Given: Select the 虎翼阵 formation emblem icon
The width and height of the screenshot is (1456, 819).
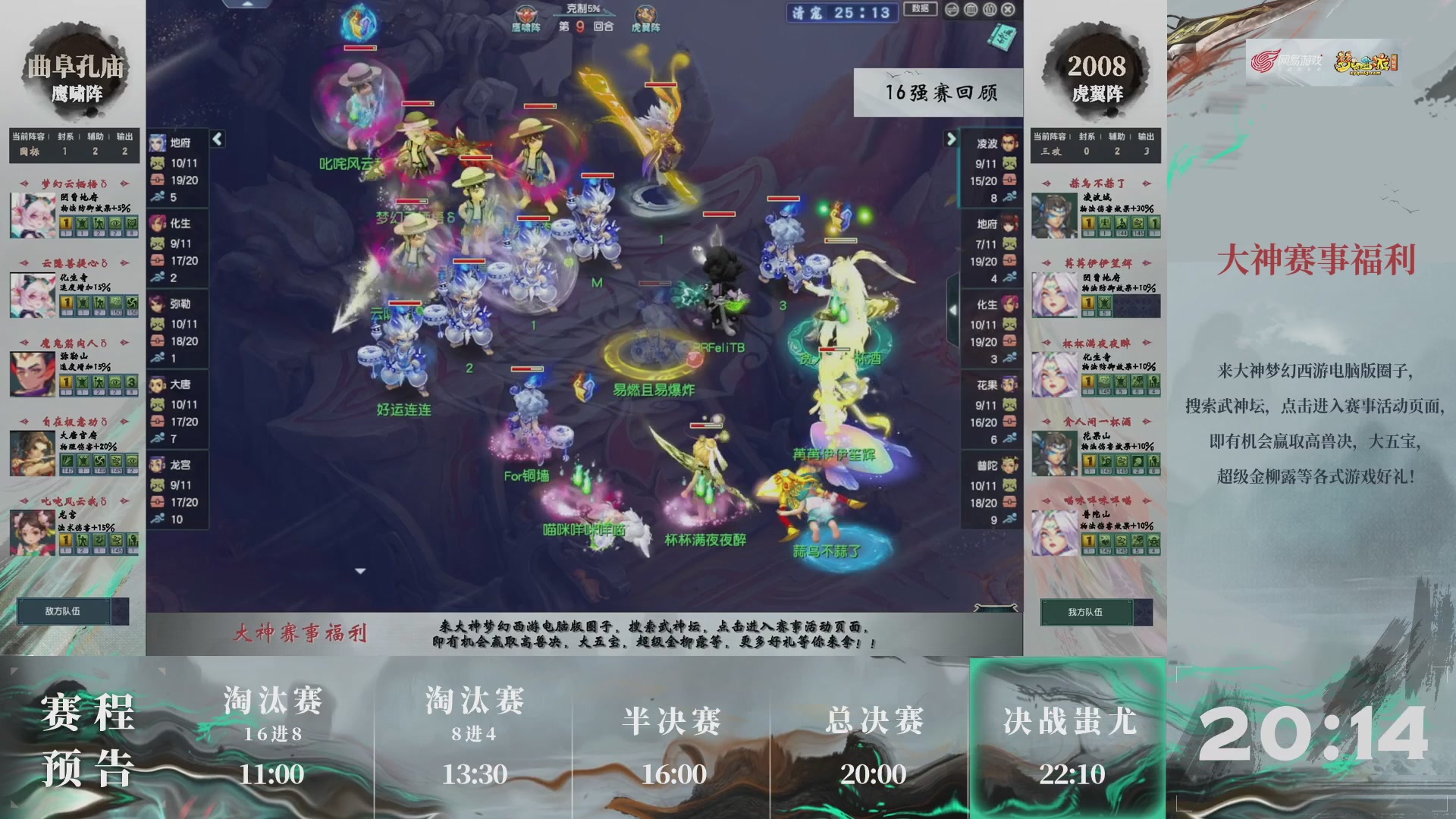Looking at the screenshot, I should (x=645, y=12).
